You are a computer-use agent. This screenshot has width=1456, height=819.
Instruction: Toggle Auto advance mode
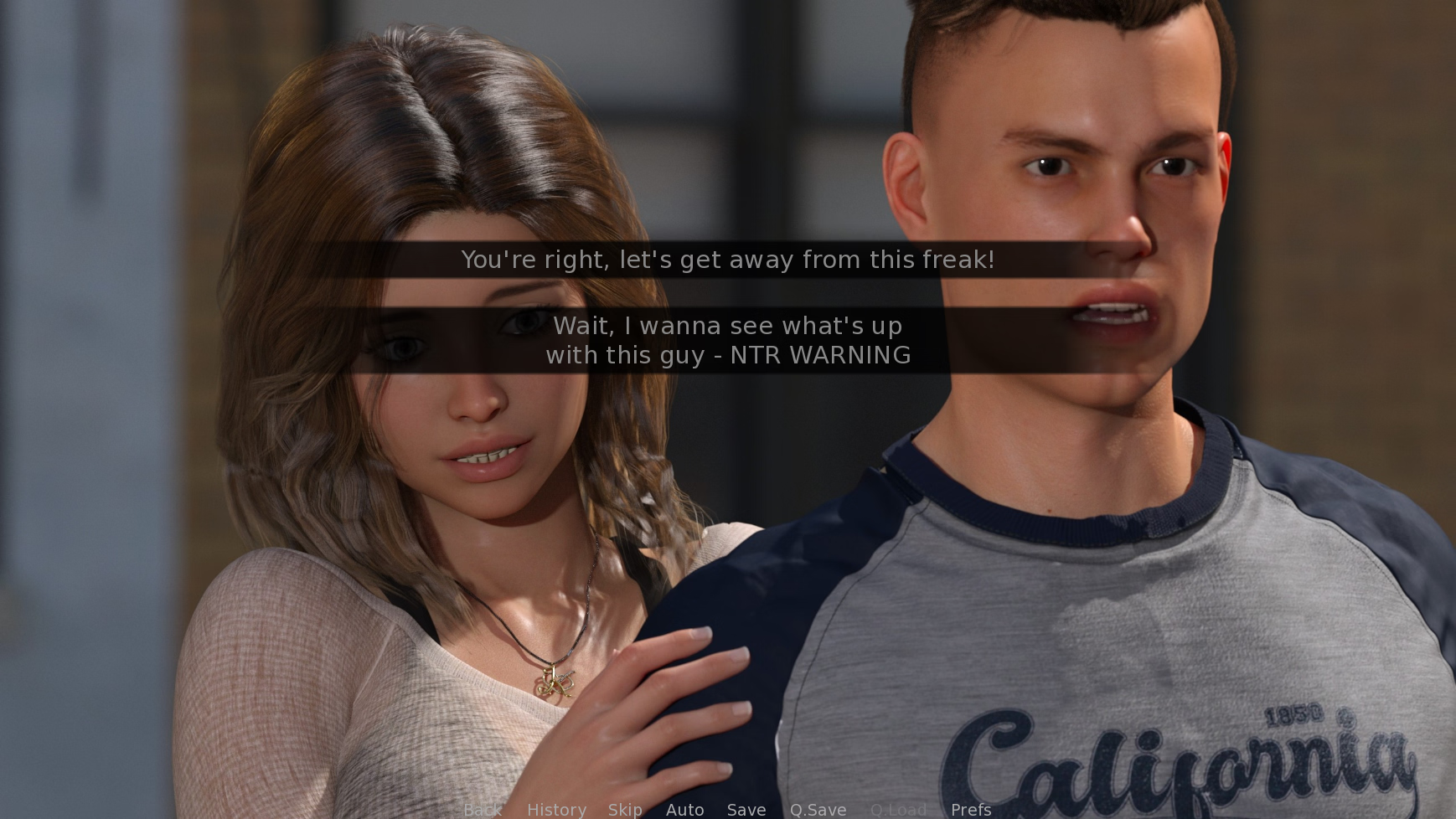(x=684, y=809)
